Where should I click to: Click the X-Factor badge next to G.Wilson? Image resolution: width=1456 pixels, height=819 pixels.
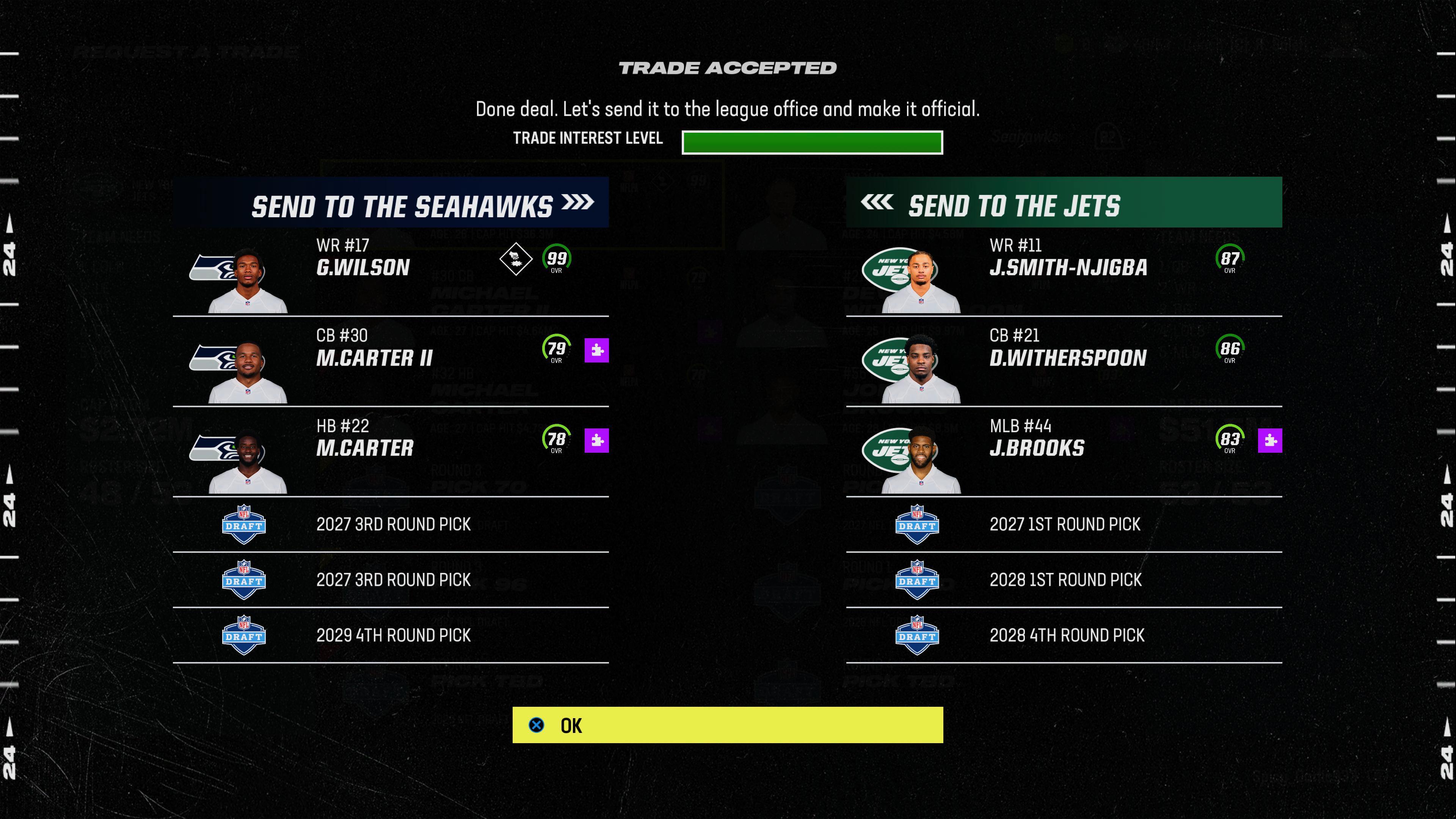[516, 259]
